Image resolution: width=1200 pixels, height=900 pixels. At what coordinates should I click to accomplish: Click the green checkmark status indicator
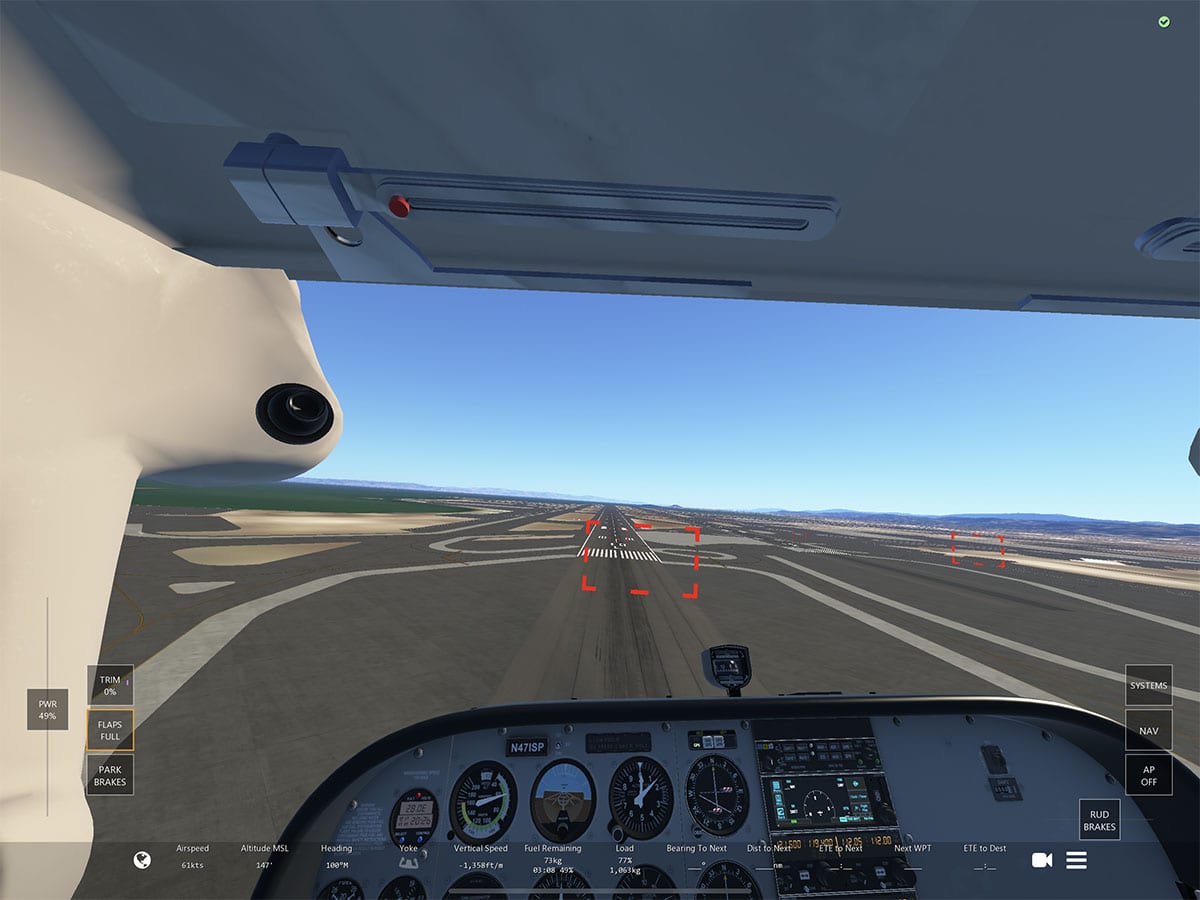pyautogui.click(x=1164, y=22)
